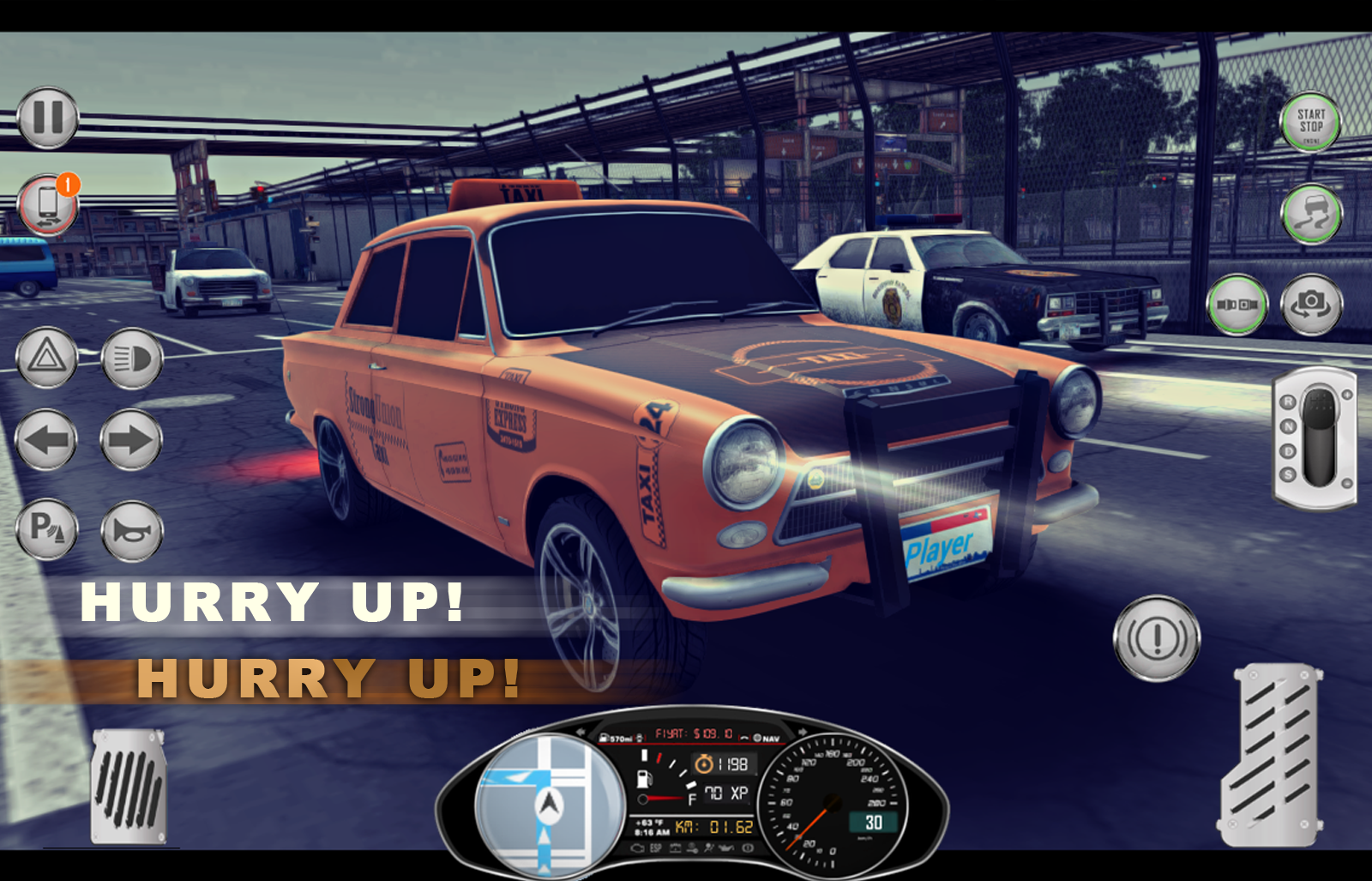Toggle the hazard warning lights
This screenshot has height=881, width=1372.
click(x=47, y=359)
